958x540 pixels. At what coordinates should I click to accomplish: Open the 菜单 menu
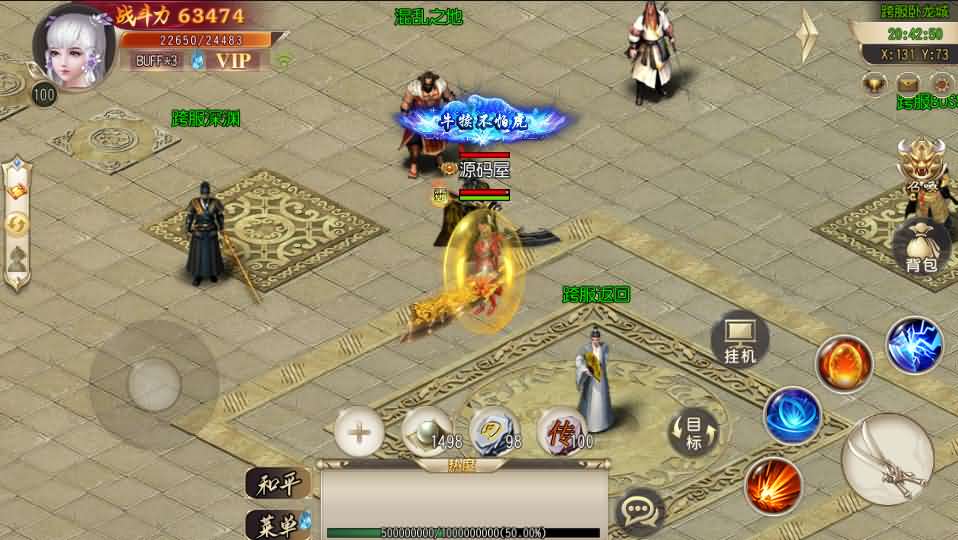(277, 523)
